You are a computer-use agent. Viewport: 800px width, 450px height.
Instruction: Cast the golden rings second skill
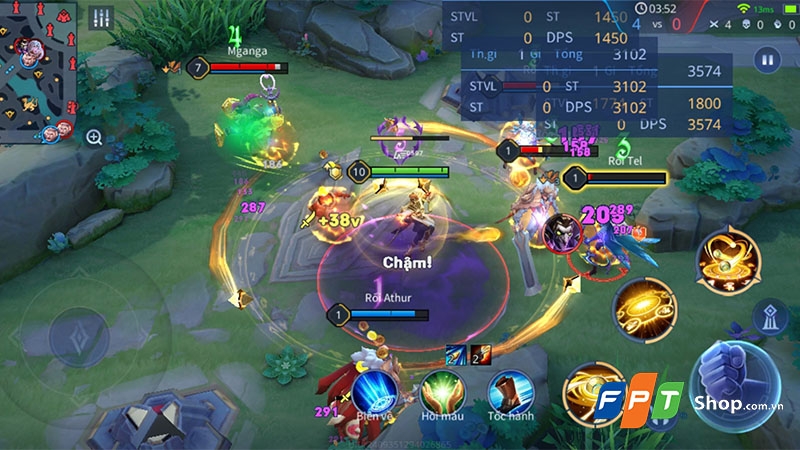pyautogui.click(x=642, y=307)
